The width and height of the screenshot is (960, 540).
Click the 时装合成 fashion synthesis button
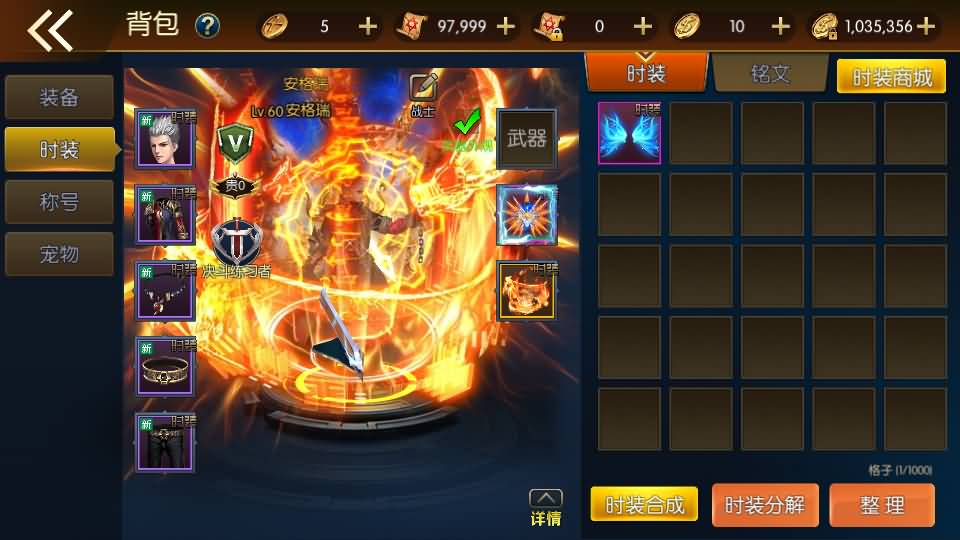click(x=644, y=505)
